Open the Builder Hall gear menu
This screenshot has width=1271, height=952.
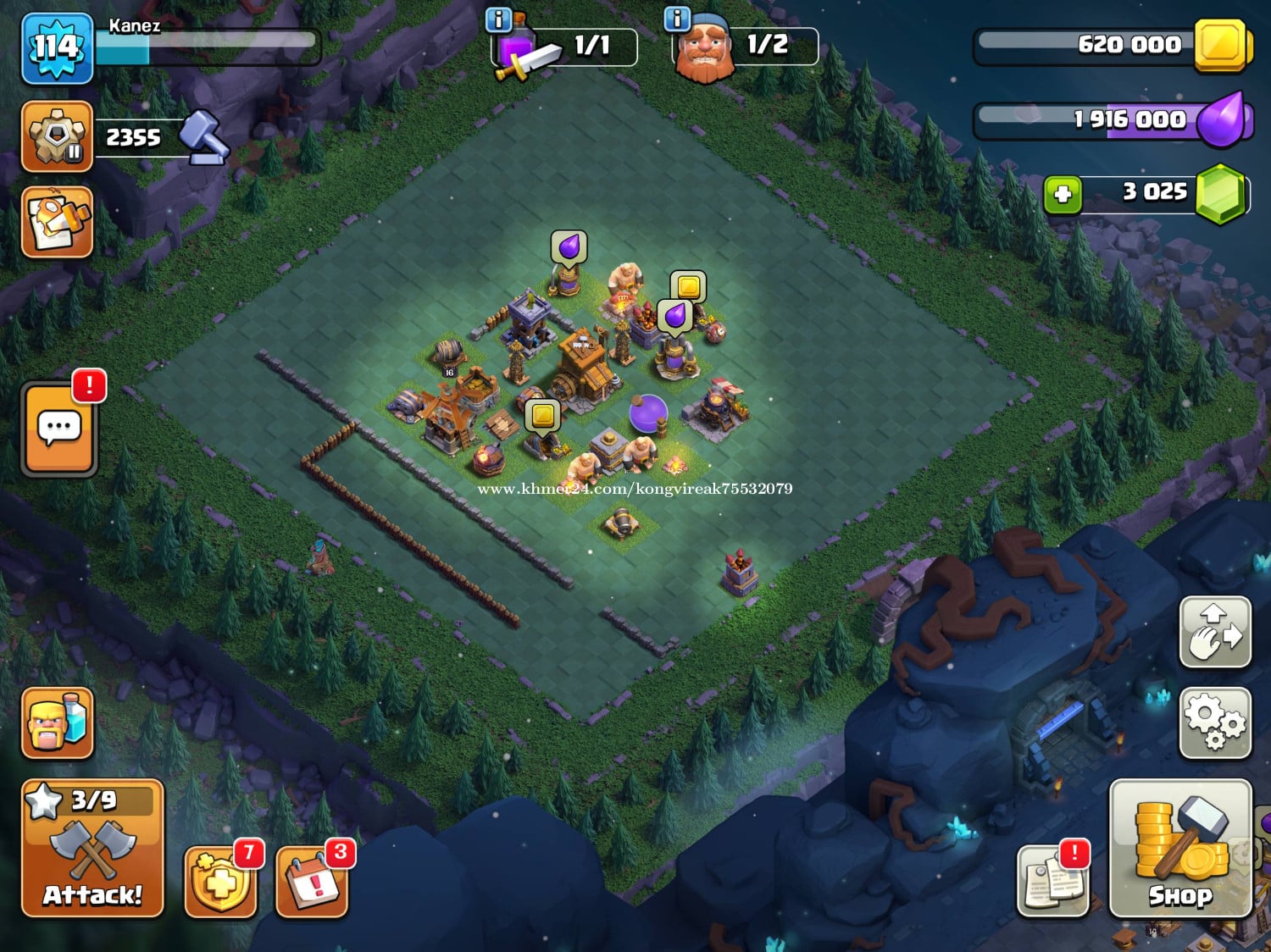[x=57, y=136]
